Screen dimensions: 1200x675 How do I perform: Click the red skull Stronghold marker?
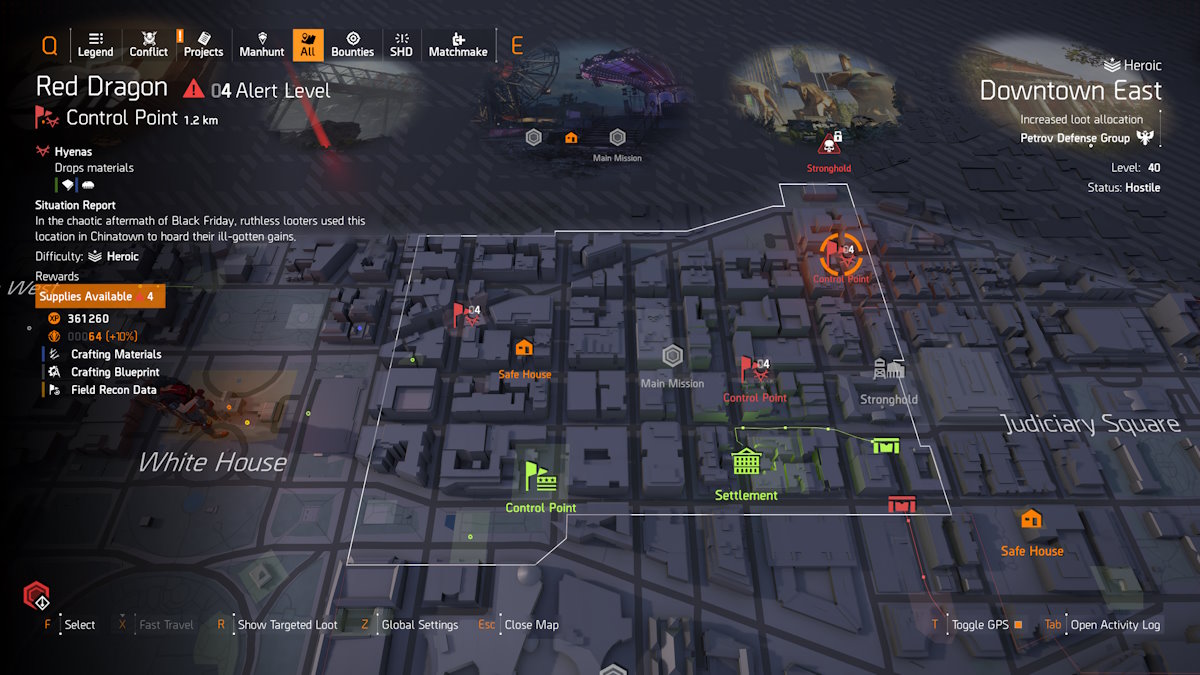point(829,142)
